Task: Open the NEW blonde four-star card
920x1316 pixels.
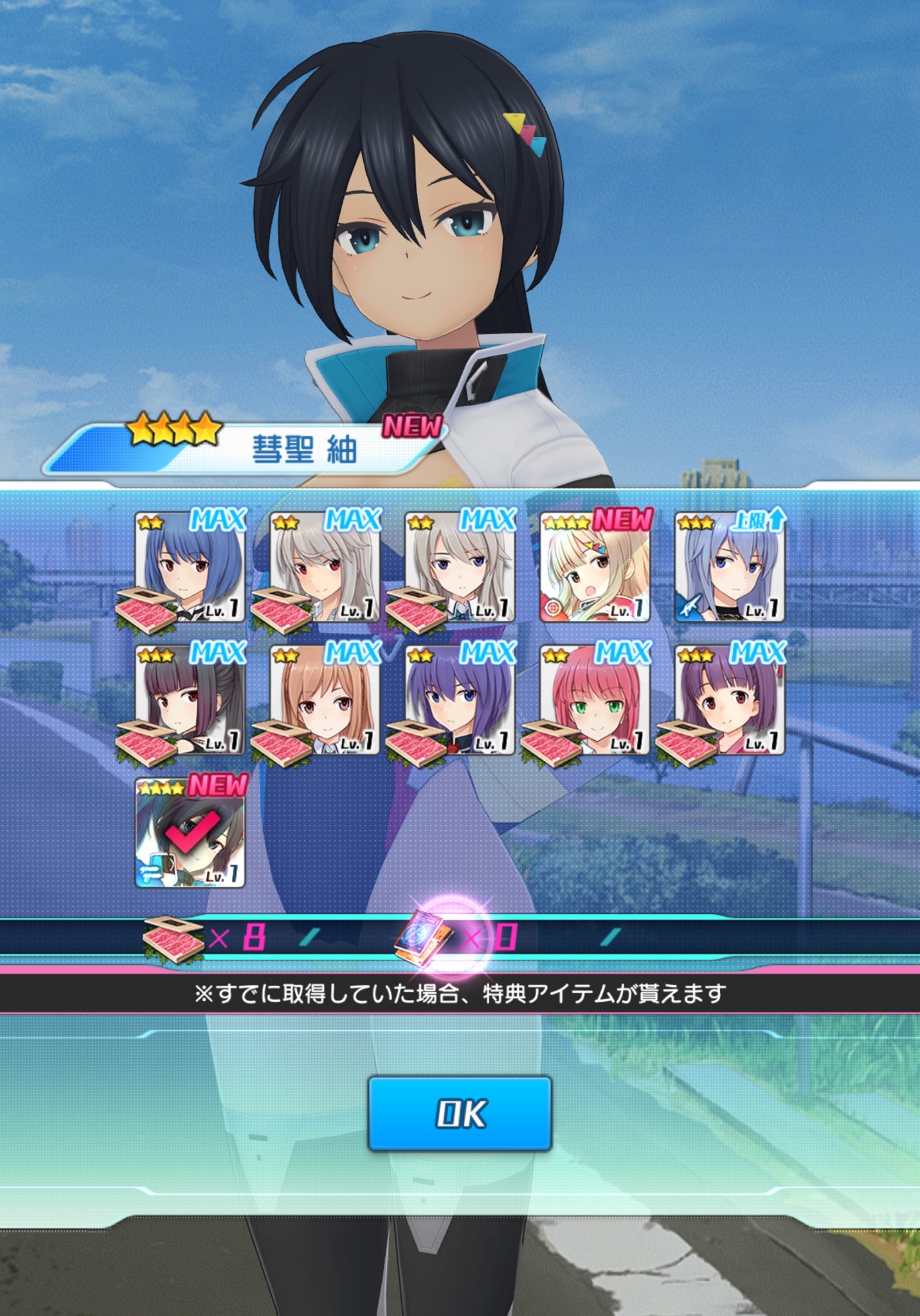Action: point(595,567)
